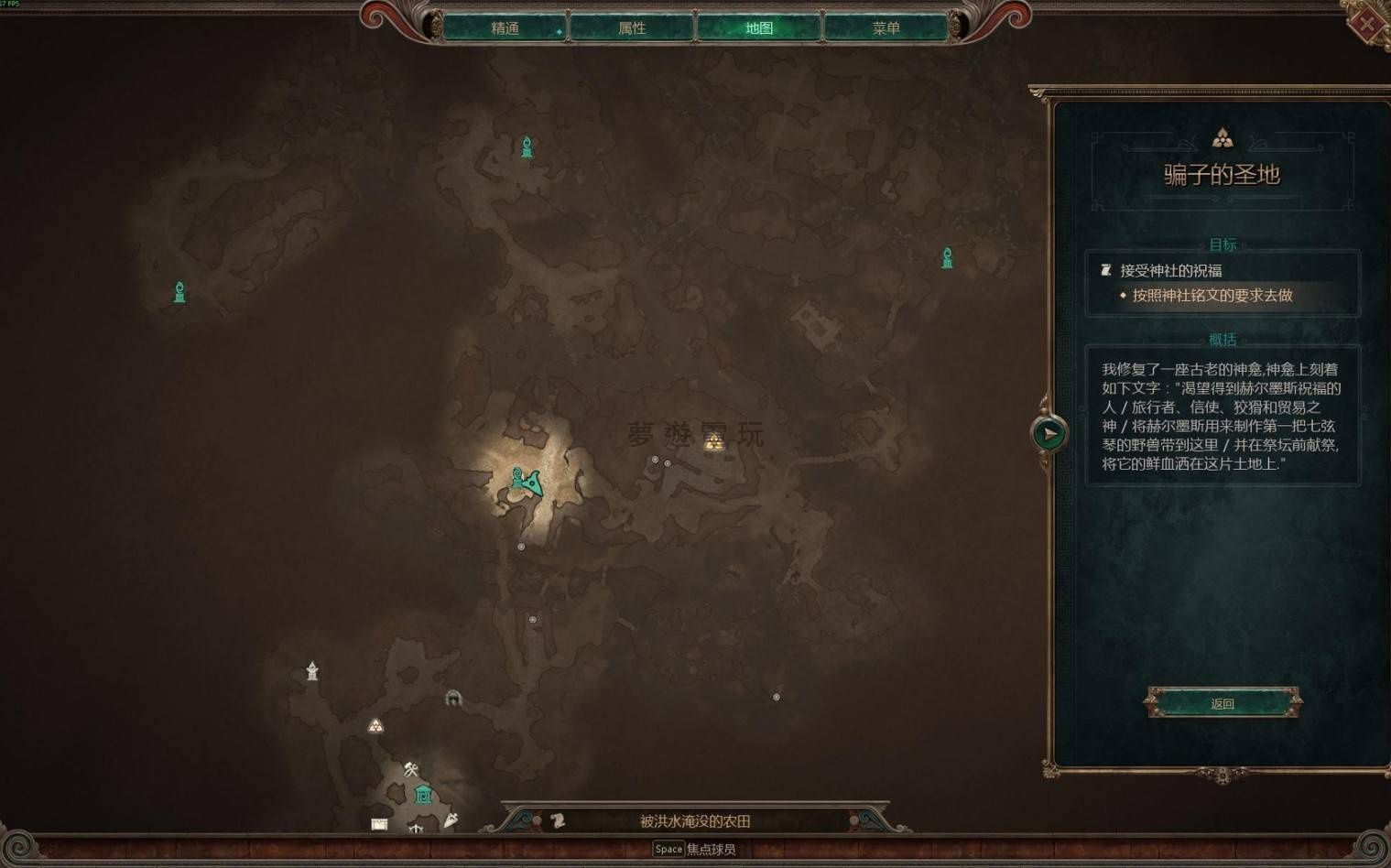Click the 被洪水淹没的农田 quest bar

(x=695, y=821)
